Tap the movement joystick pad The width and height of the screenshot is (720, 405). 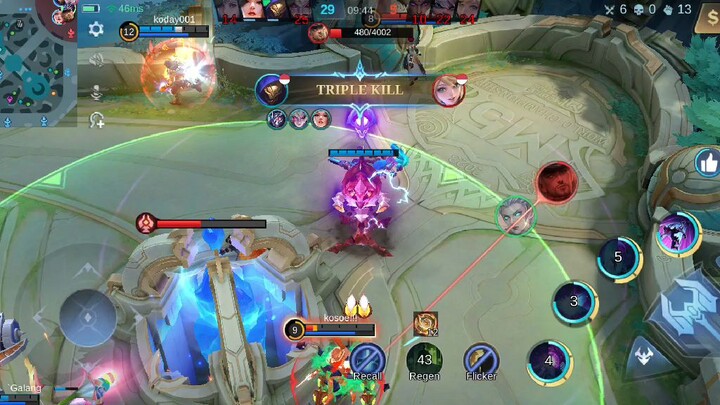click(87, 318)
